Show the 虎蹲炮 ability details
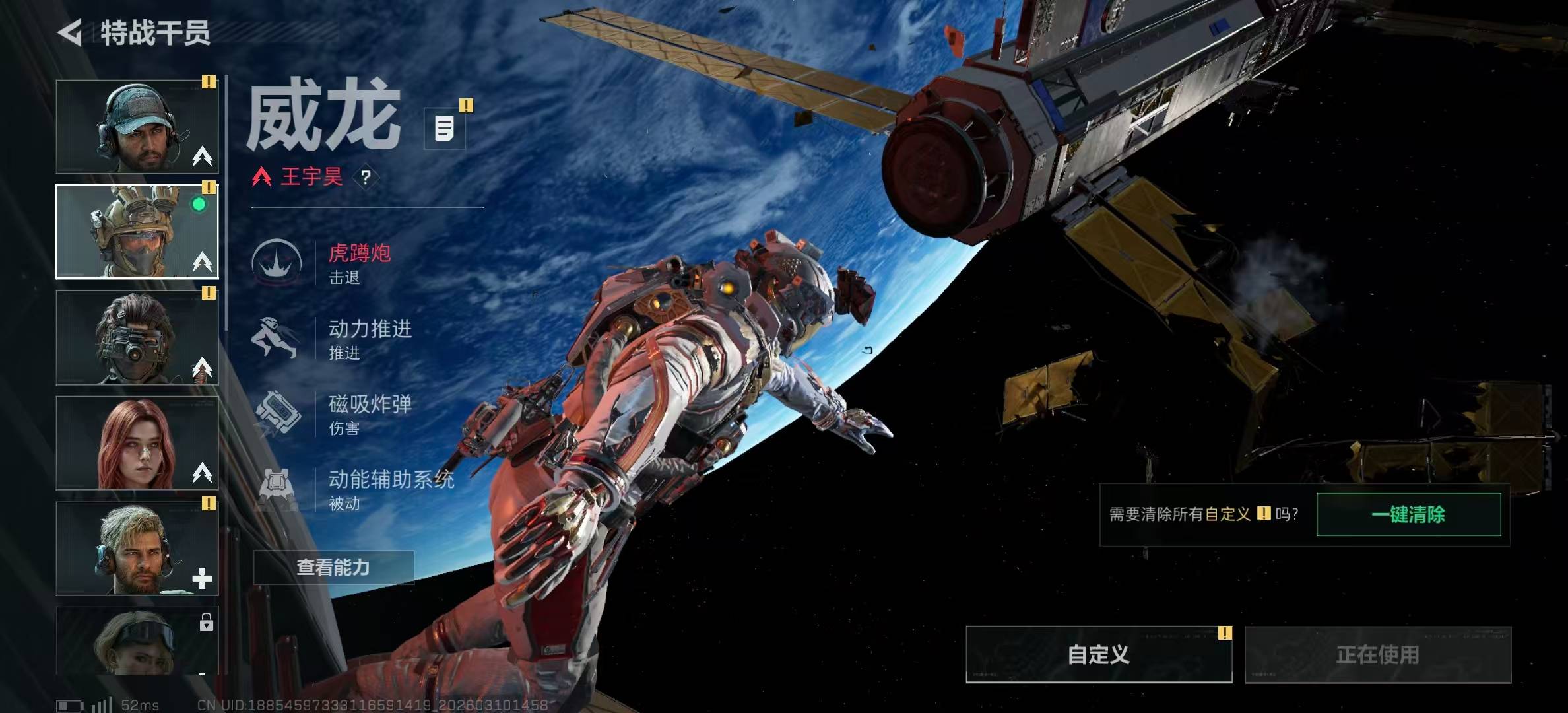This screenshot has height=713, width=1568. pyautogui.click(x=359, y=263)
